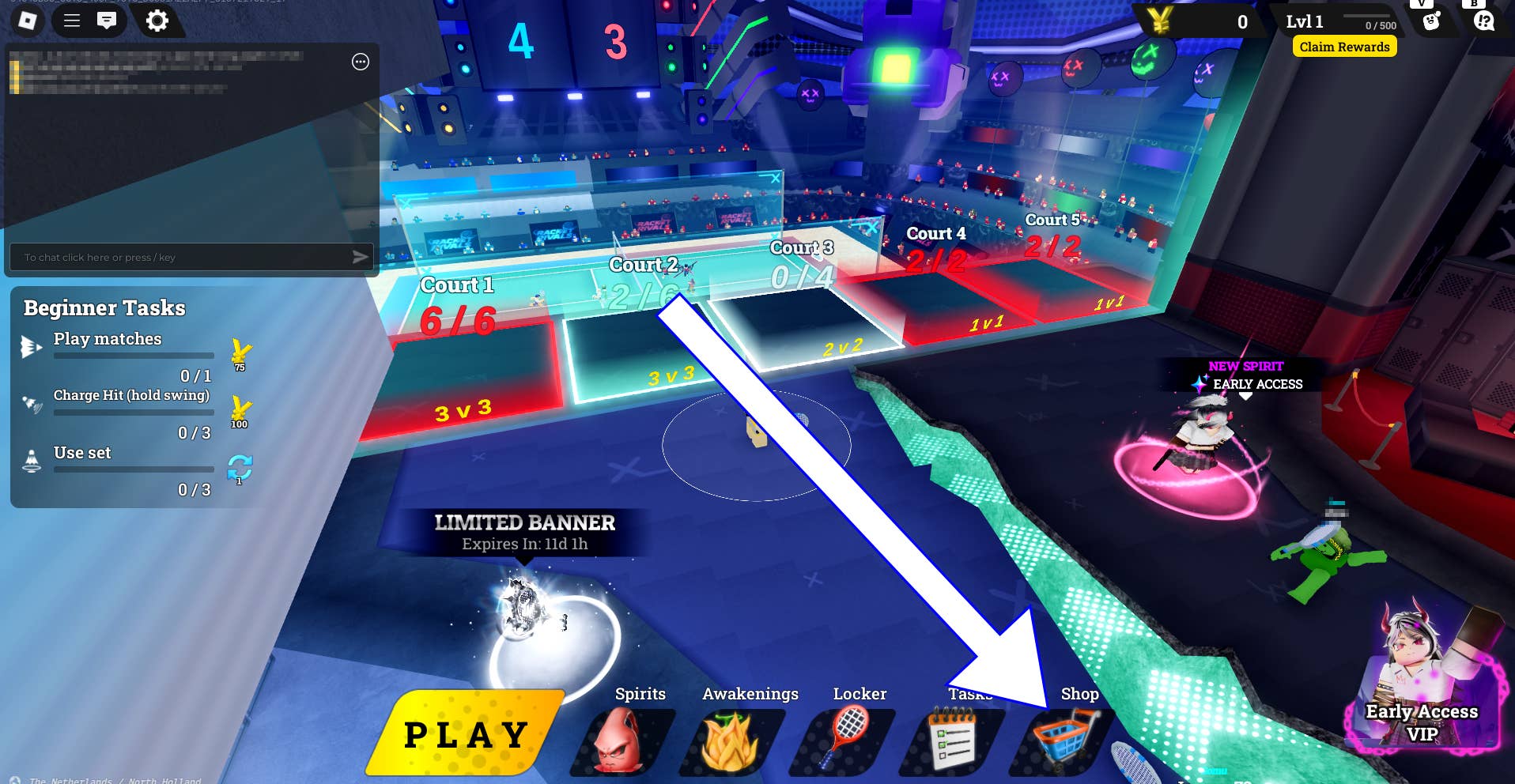Screen dimensions: 1515x784
Task: Reroll the Use set task
Action: pyautogui.click(x=240, y=467)
